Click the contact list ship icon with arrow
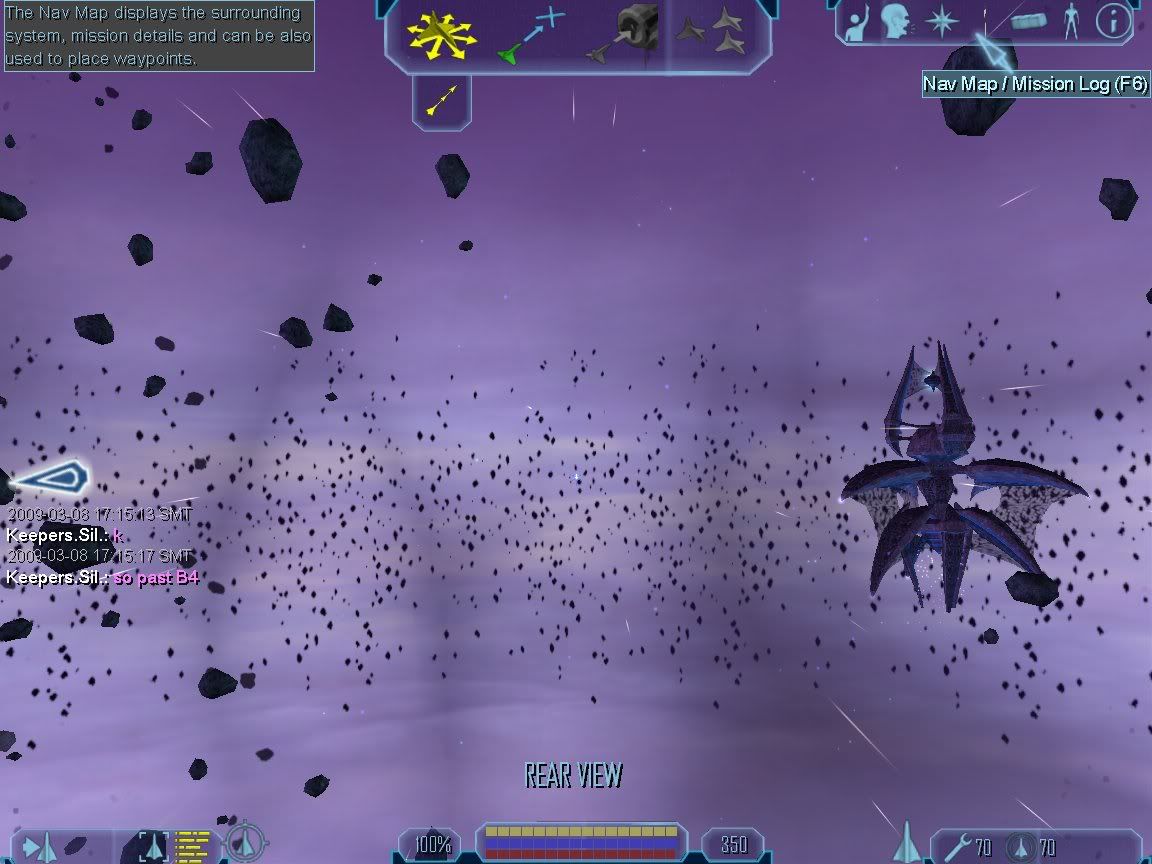The image size is (1152, 864). click(41, 848)
